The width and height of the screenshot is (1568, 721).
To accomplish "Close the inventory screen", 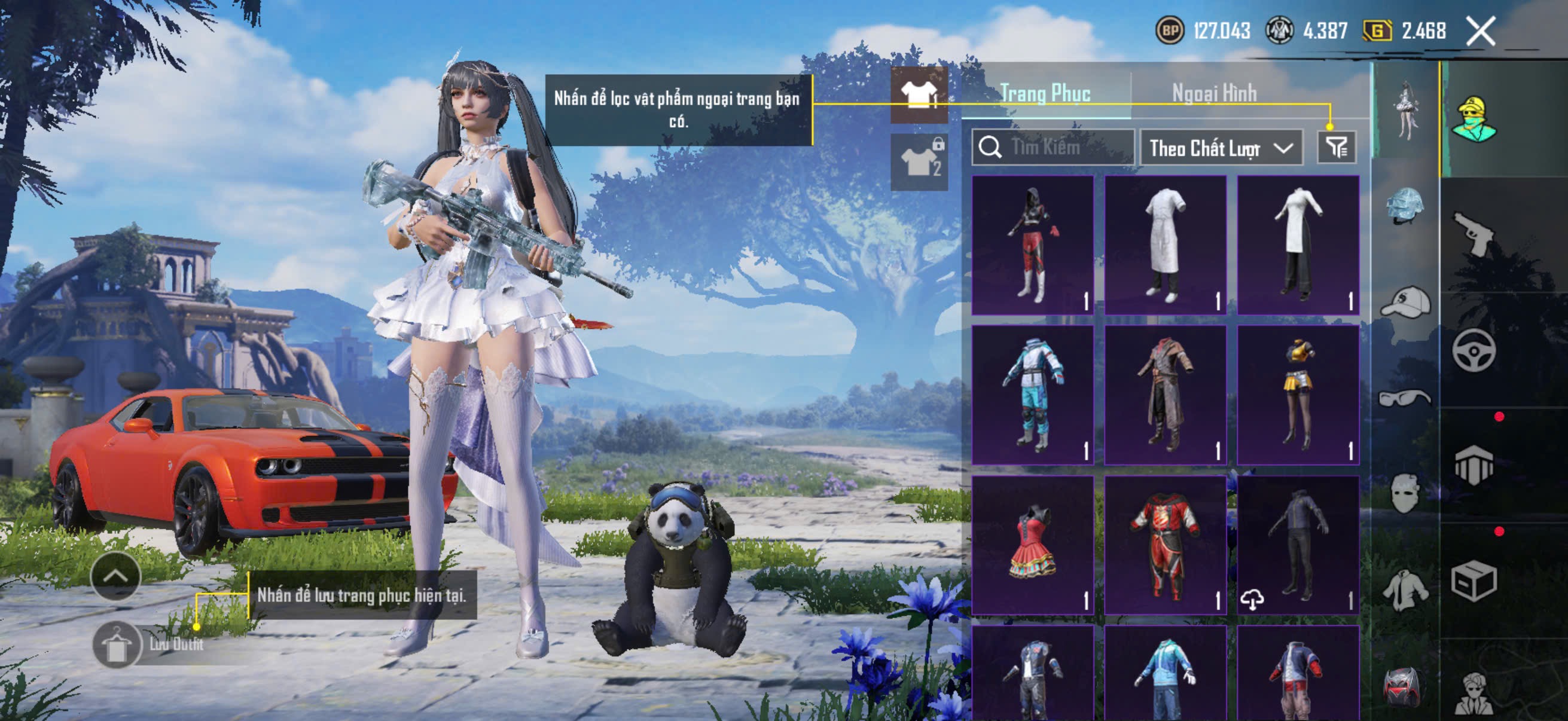I will coord(1479,31).
